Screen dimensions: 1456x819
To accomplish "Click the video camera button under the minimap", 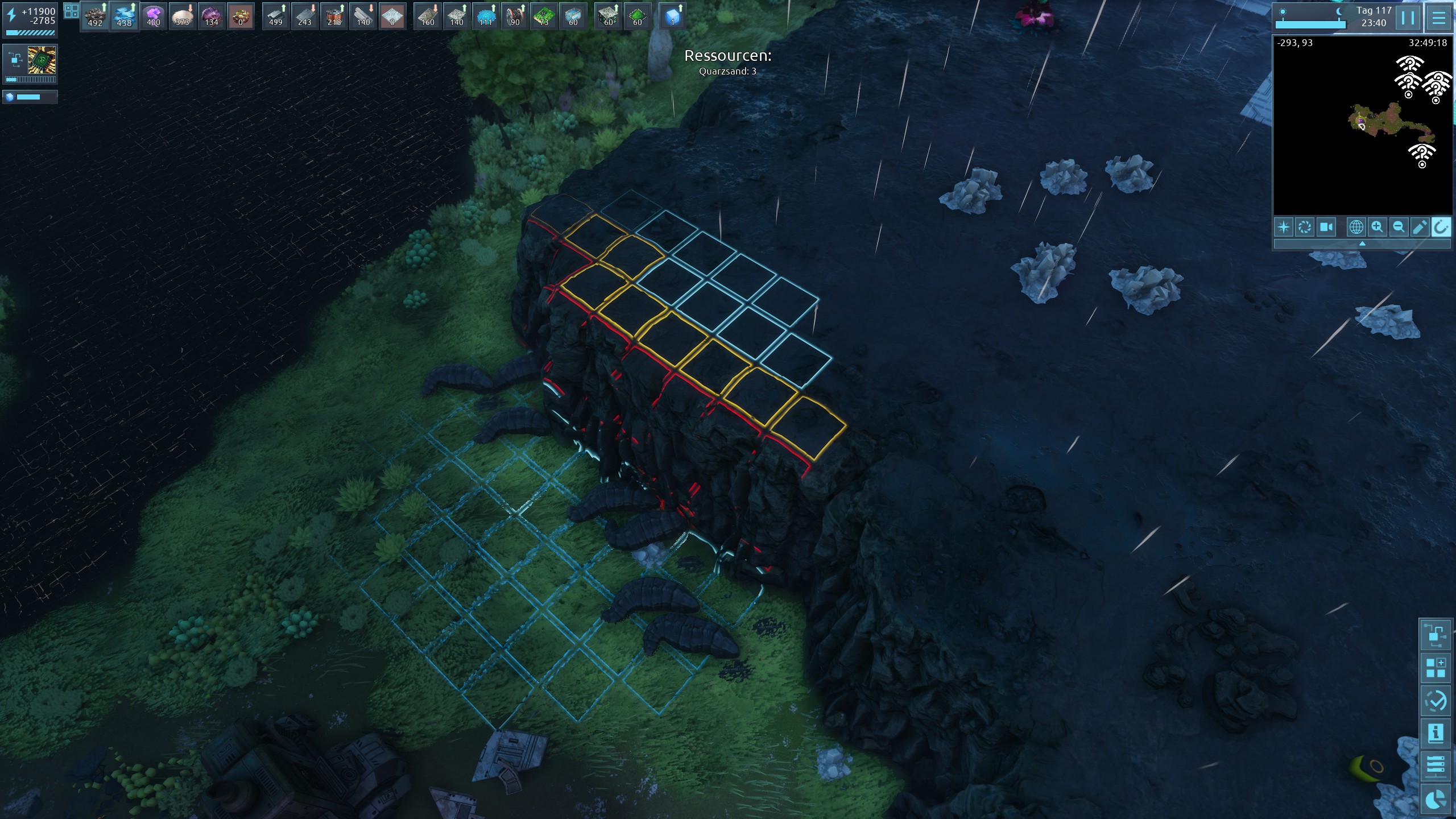I will 1326,227.
